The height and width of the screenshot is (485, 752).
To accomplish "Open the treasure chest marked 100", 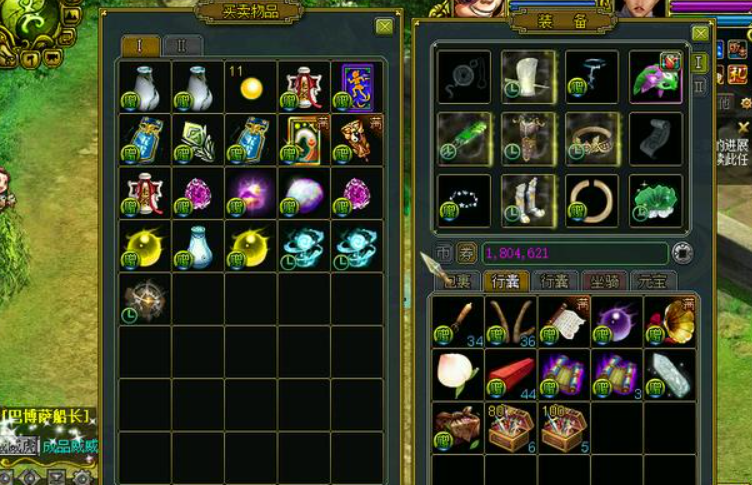I will pyautogui.click(x=562, y=426).
